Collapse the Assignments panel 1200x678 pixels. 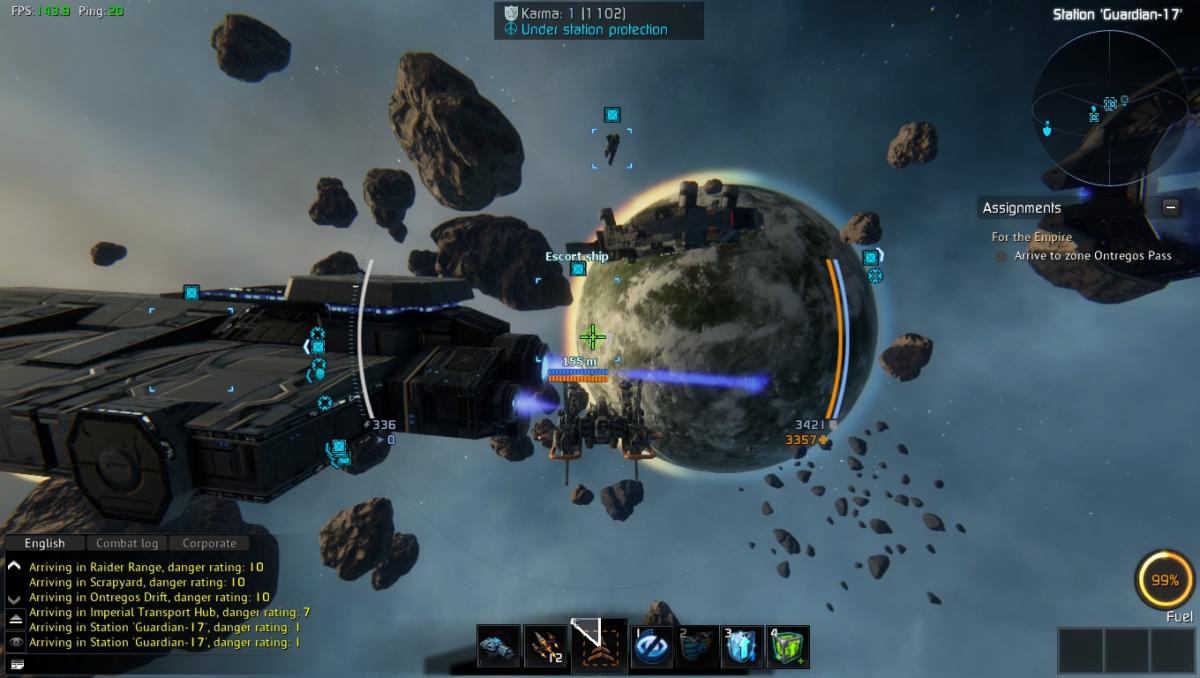(x=1170, y=208)
